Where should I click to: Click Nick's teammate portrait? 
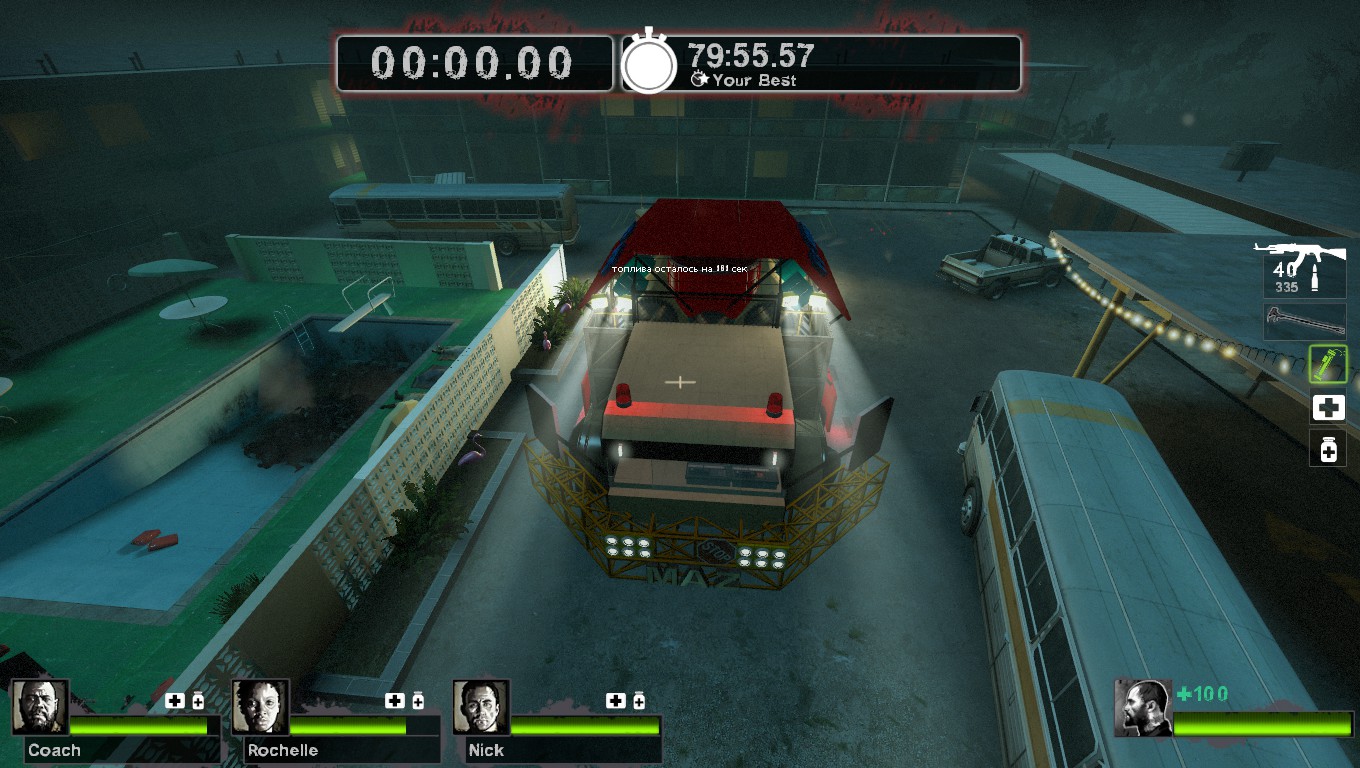pos(481,707)
